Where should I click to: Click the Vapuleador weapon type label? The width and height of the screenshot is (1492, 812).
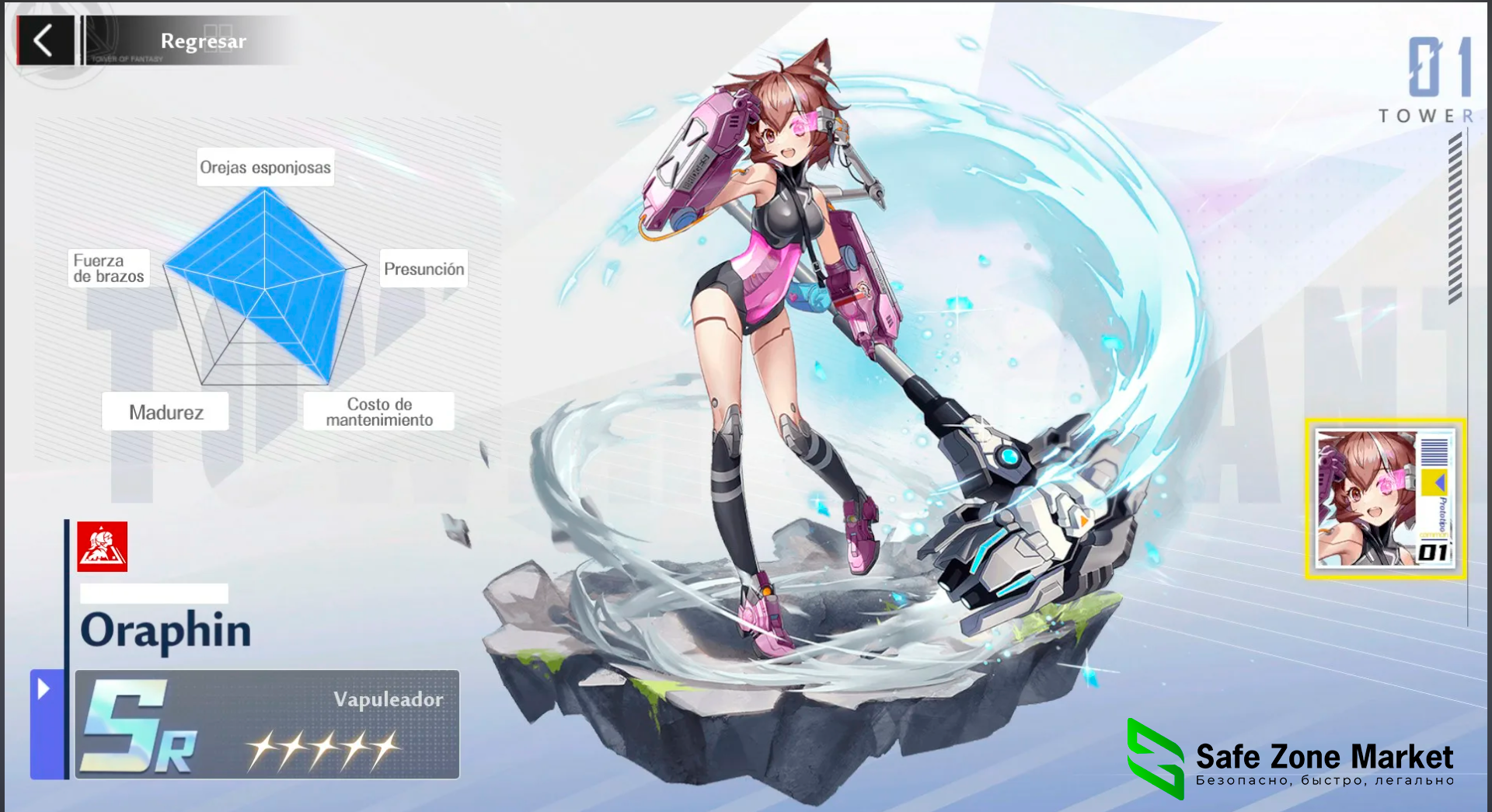tap(388, 699)
